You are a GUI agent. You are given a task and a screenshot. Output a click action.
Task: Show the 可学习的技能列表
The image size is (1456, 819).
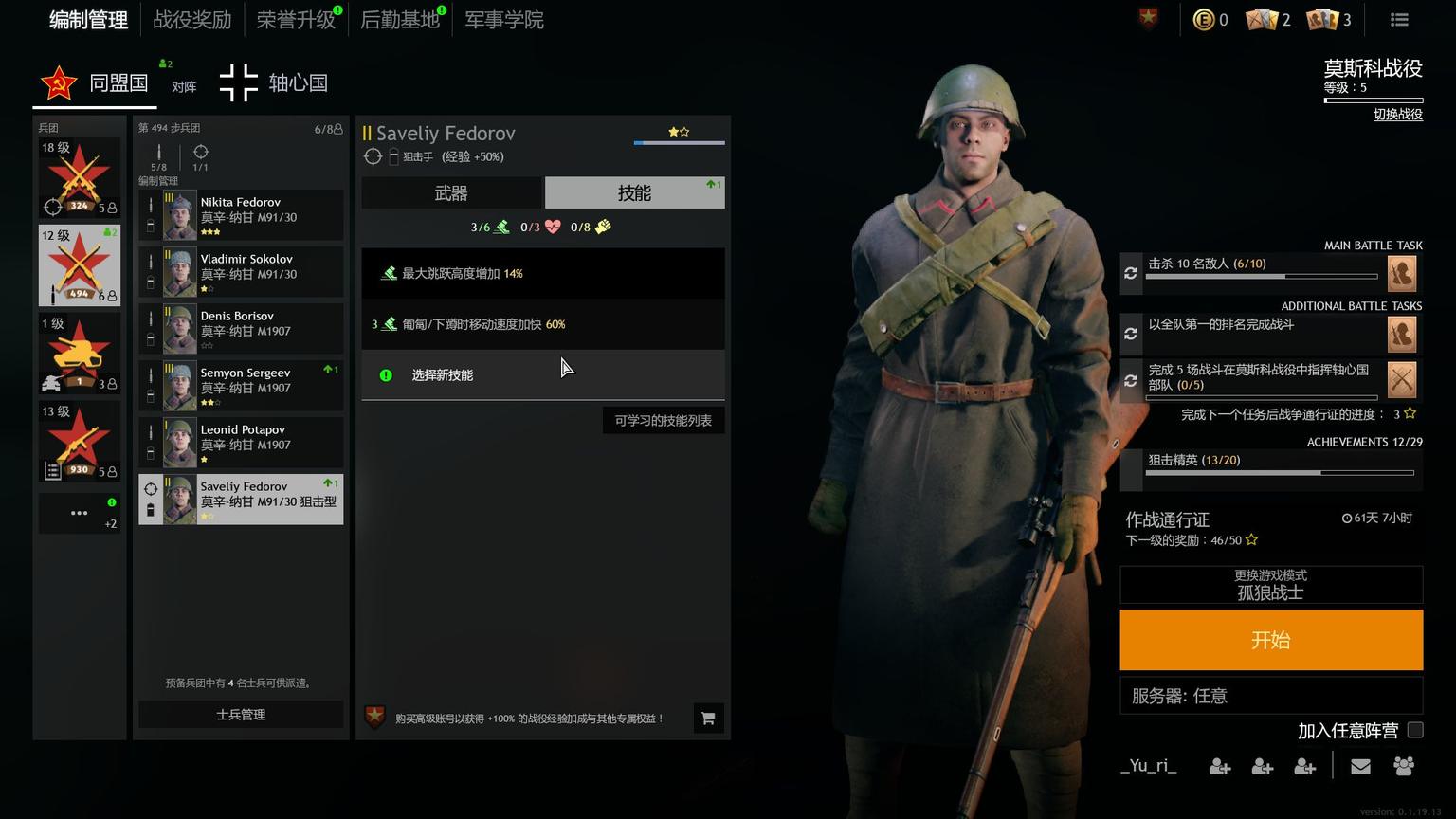663,421
